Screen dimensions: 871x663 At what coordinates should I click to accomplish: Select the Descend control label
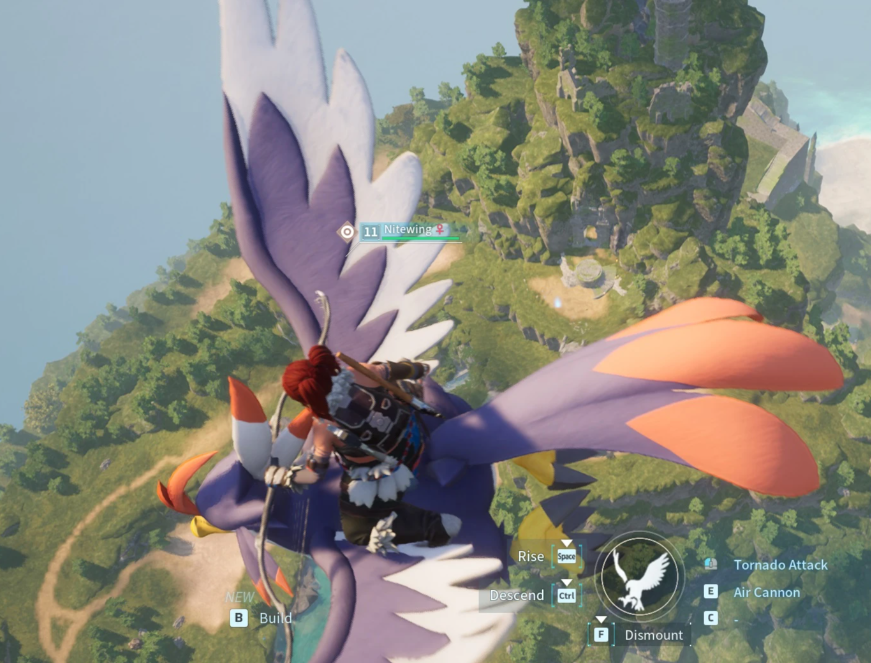pos(517,596)
